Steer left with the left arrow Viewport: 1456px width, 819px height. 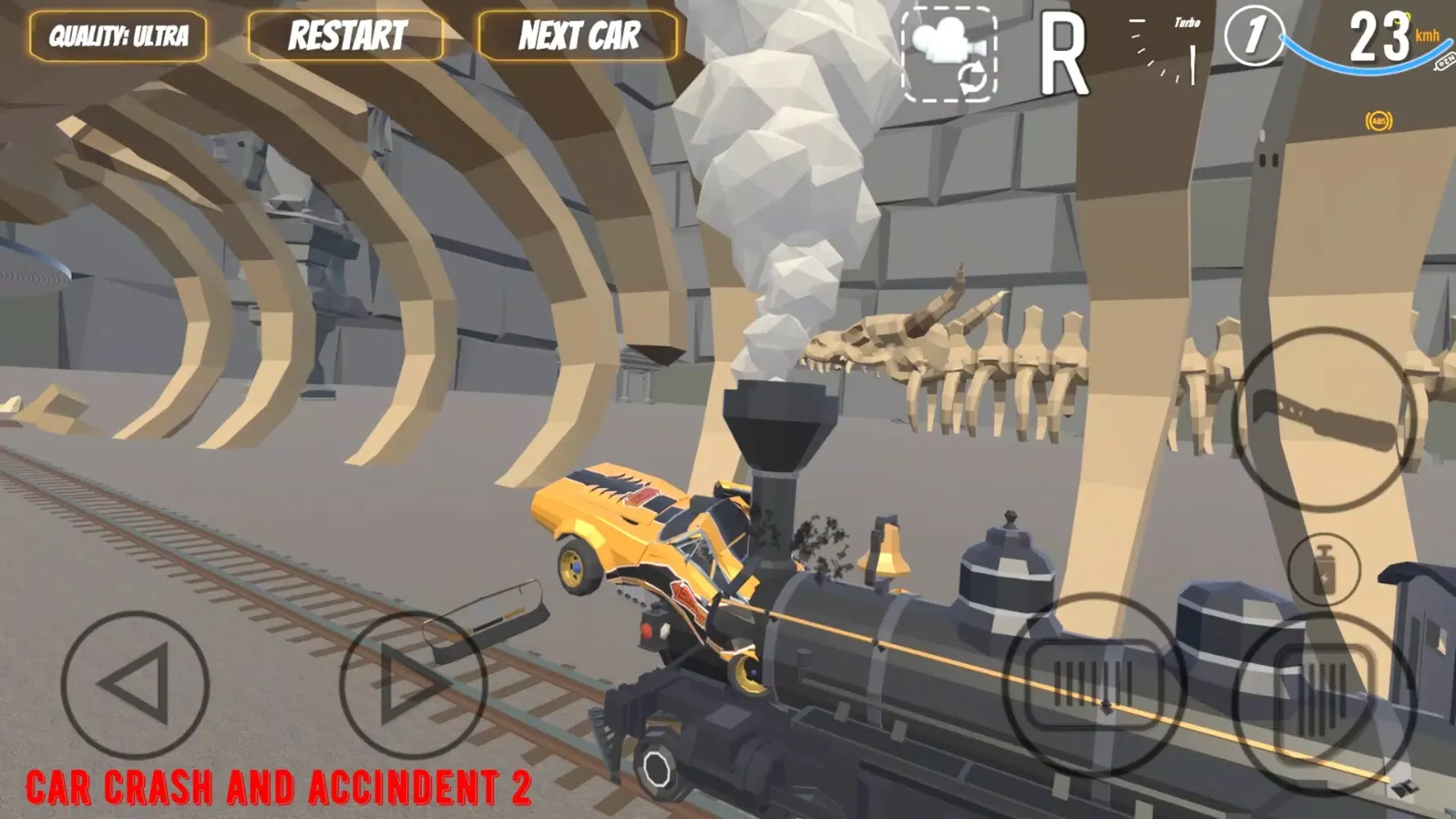point(135,684)
